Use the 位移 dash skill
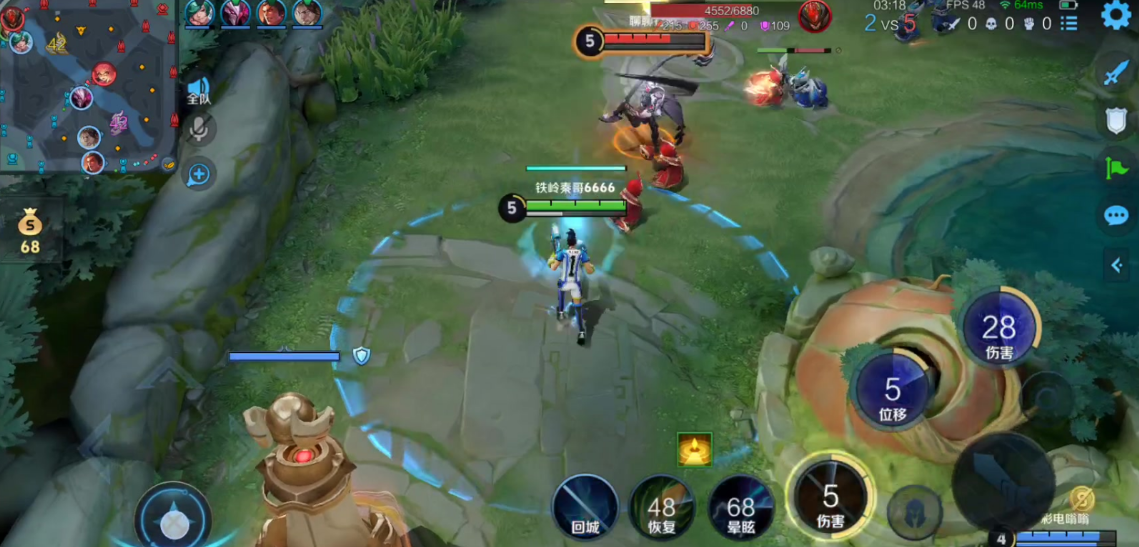This screenshot has width=1139, height=547. point(892,390)
